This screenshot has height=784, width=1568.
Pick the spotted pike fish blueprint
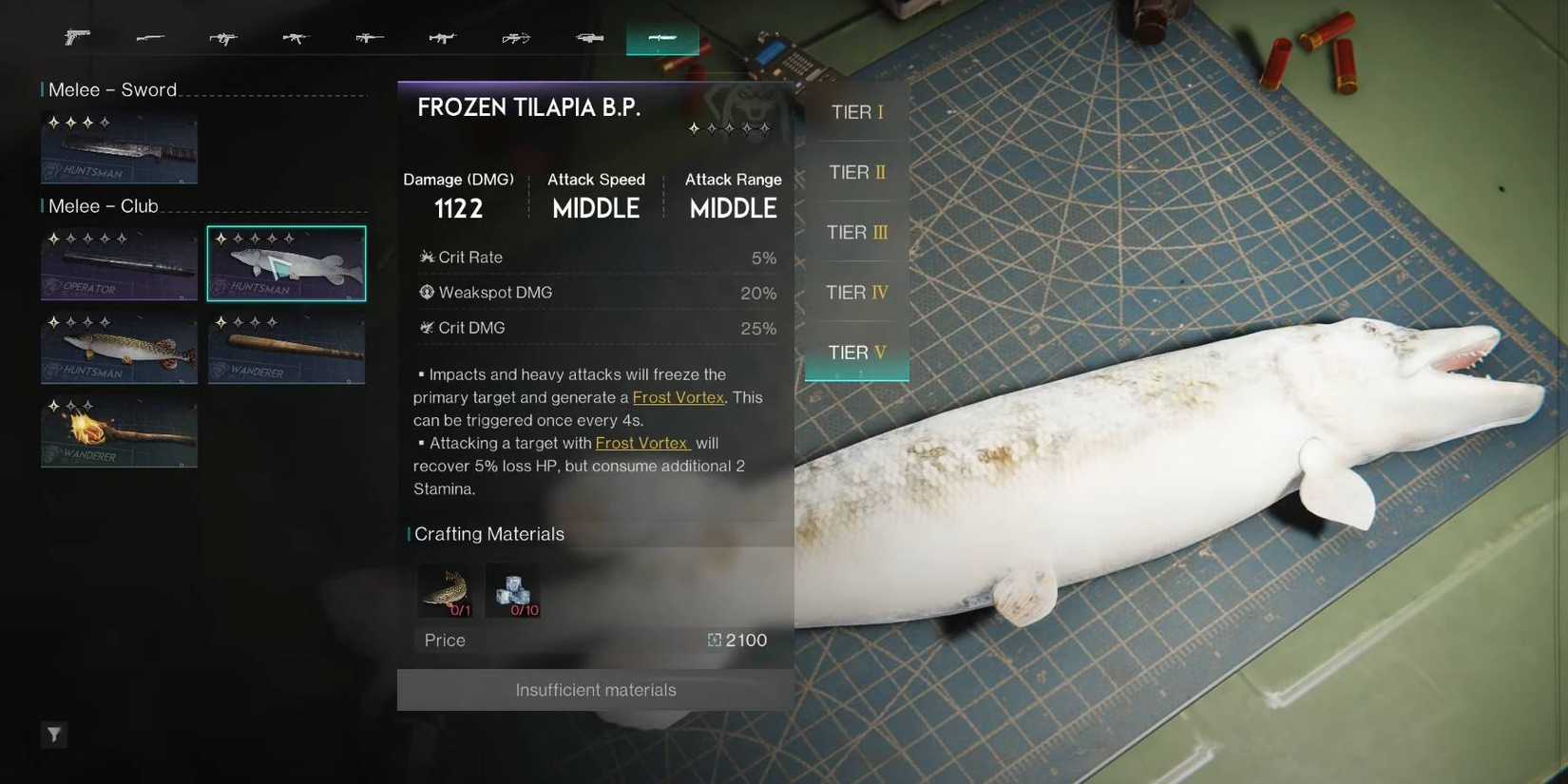coord(119,348)
